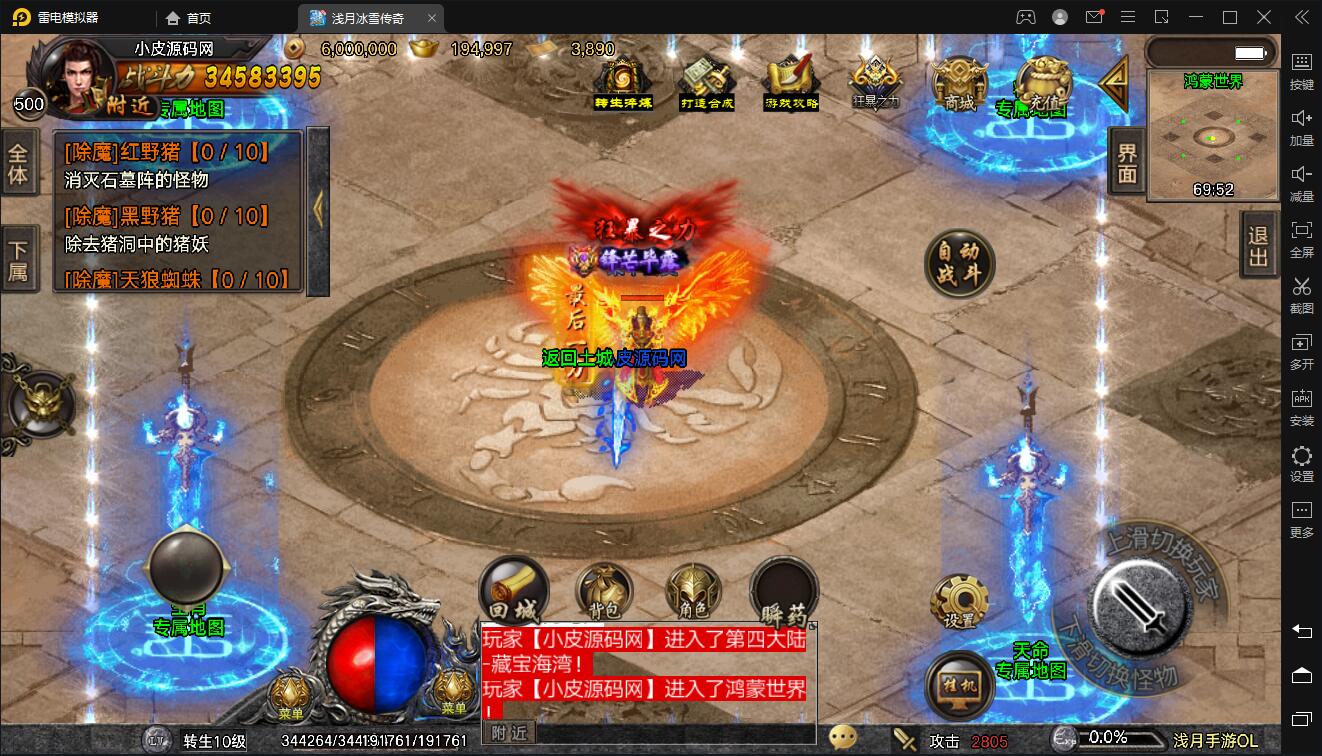Toggle 自动战斗 auto battle

pos(959,263)
